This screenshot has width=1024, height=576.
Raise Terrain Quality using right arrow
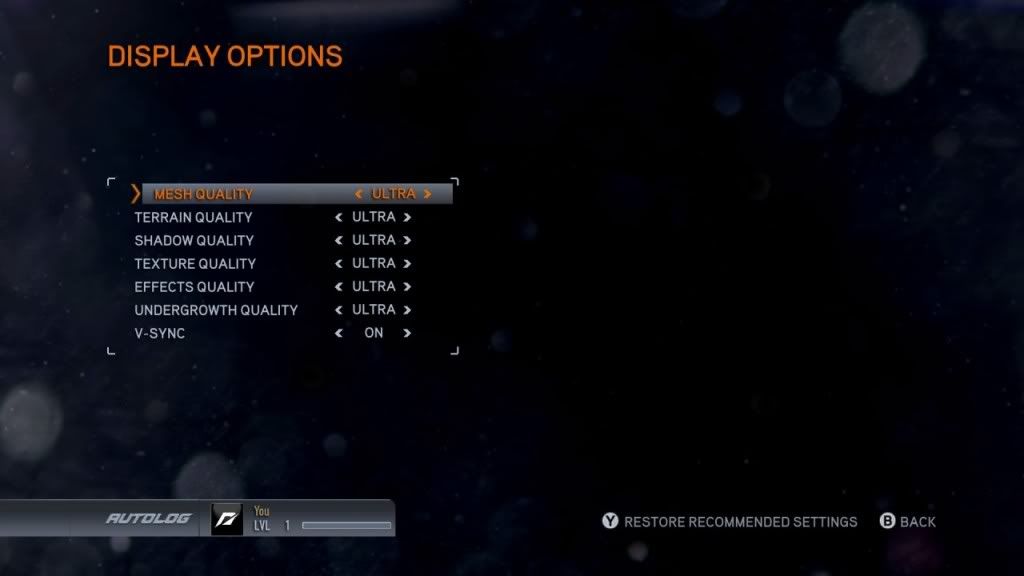[408, 217]
